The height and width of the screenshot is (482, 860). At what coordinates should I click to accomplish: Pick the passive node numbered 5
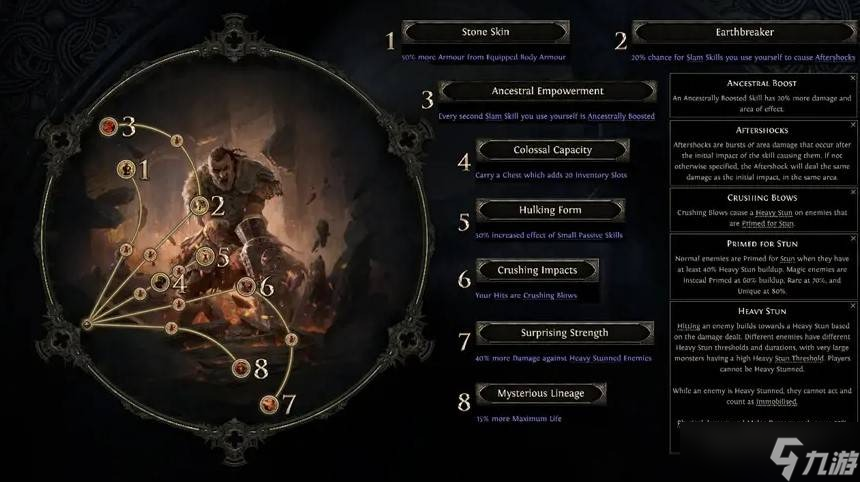coord(205,256)
